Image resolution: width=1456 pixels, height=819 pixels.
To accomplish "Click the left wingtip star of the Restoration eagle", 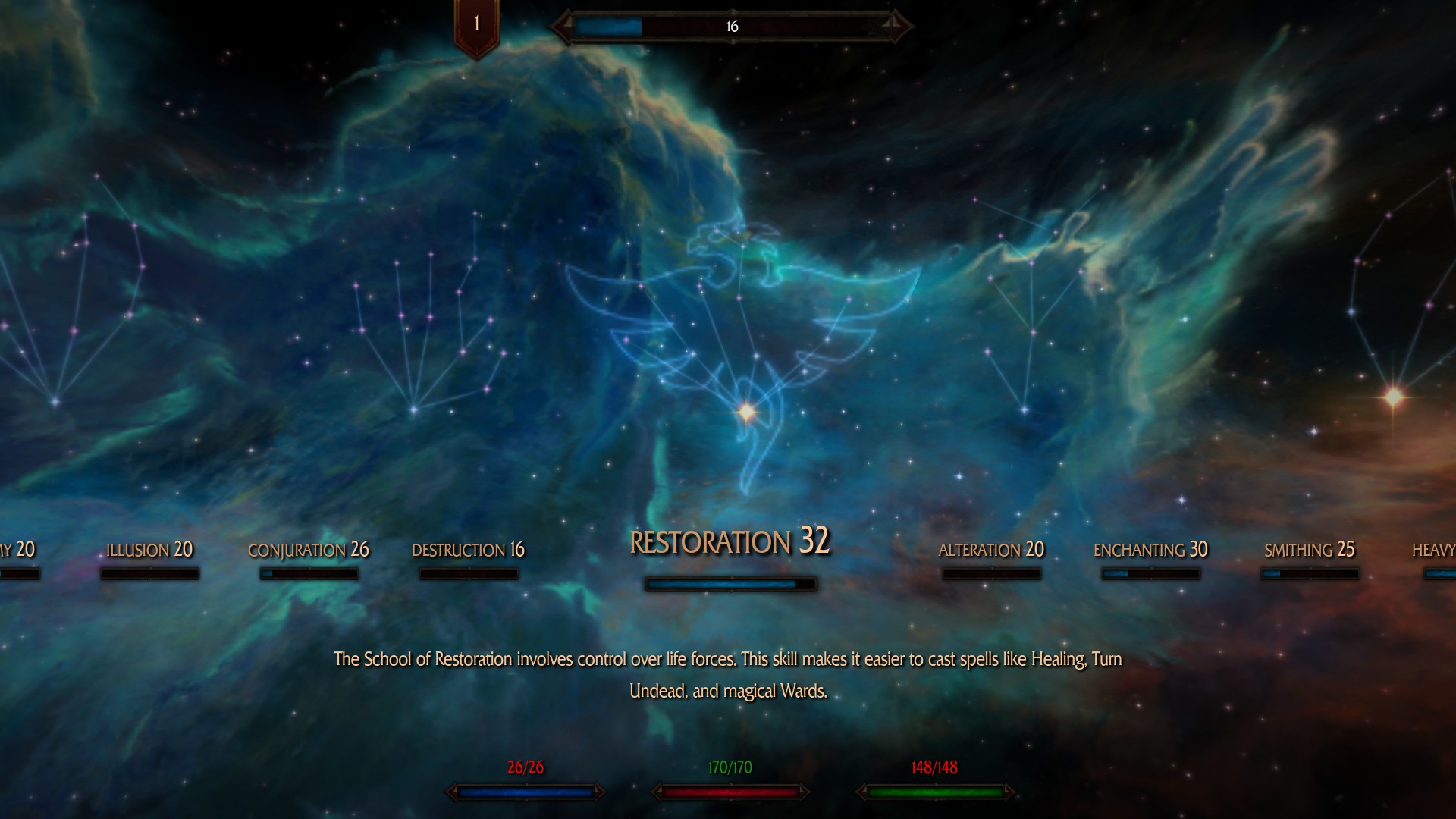I will [626, 340].
